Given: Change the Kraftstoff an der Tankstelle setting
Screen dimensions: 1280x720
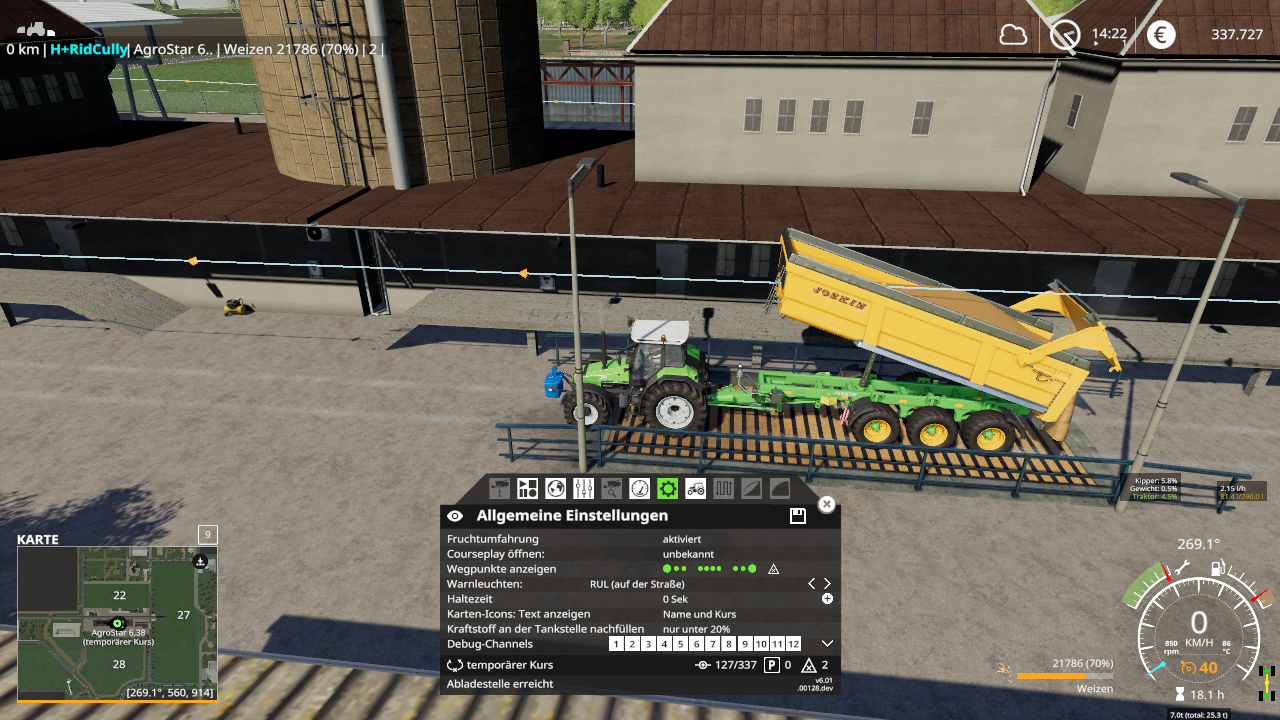Looking at the screenshot, I should (696, 629).
